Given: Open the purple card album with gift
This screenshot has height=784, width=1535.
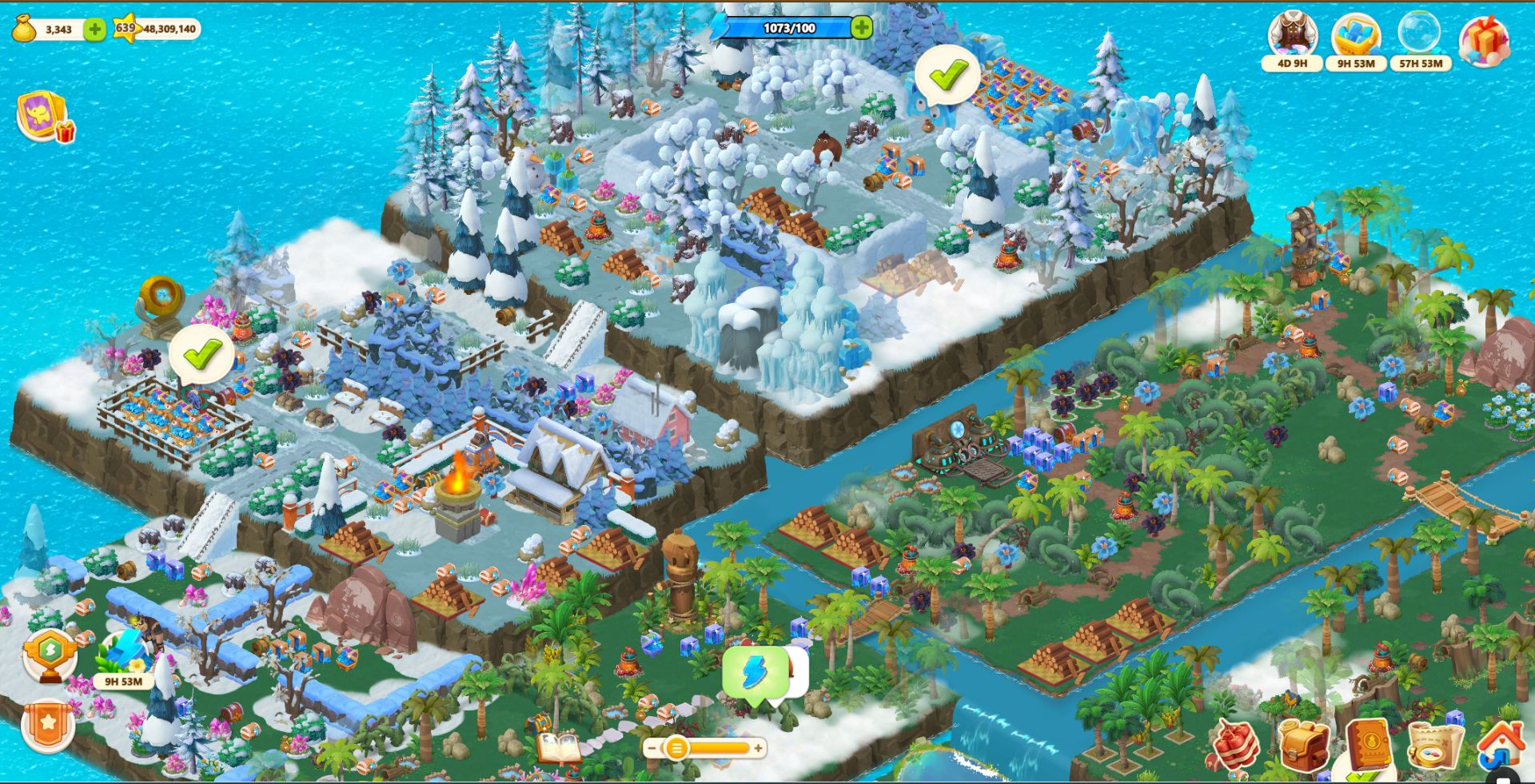Looking at the screenshot, I should tap(43, 117).
